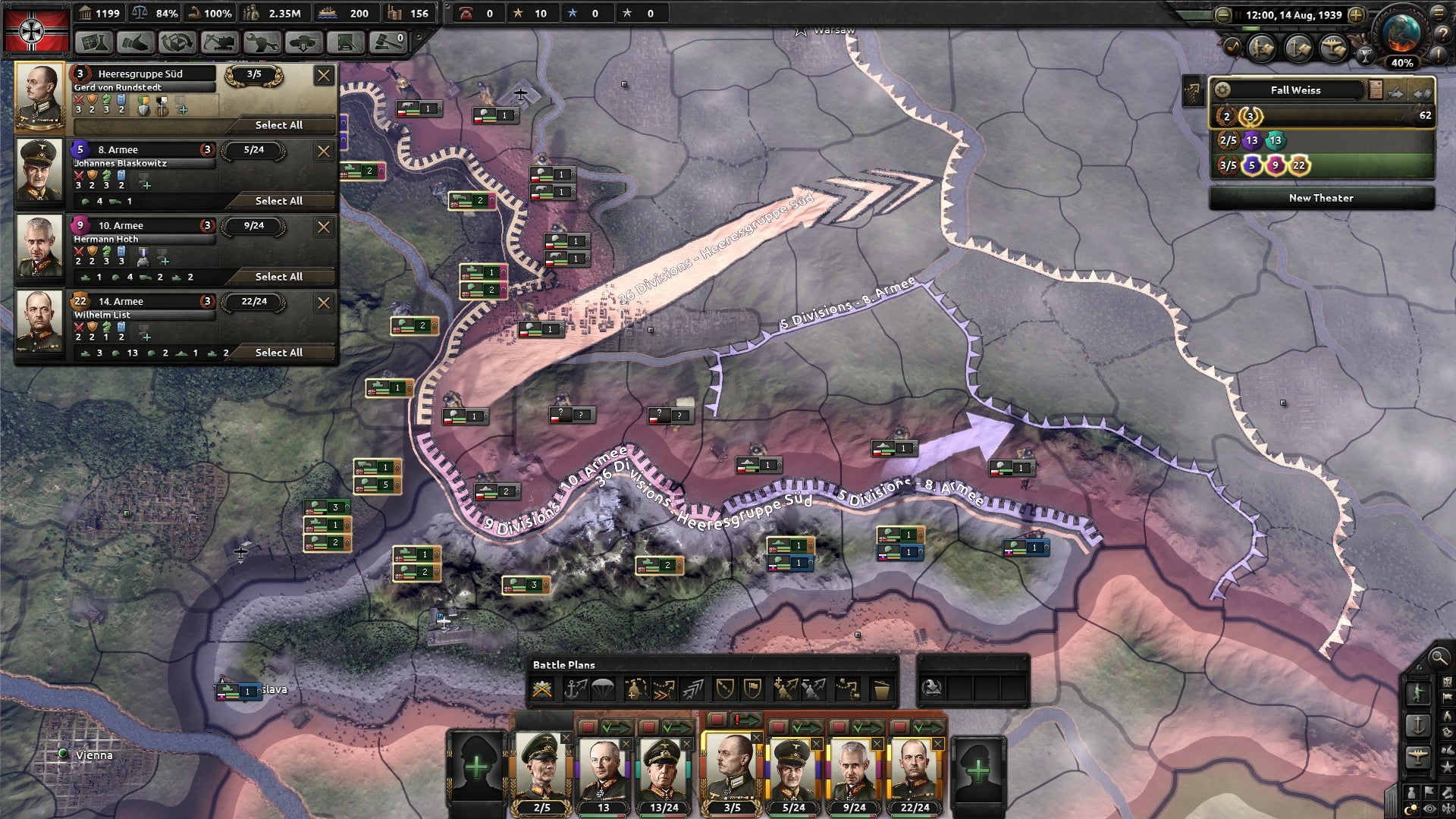Open the Research menu (flask icon)
Viewport: 1456px width, 819px height.
pos(94,41)
